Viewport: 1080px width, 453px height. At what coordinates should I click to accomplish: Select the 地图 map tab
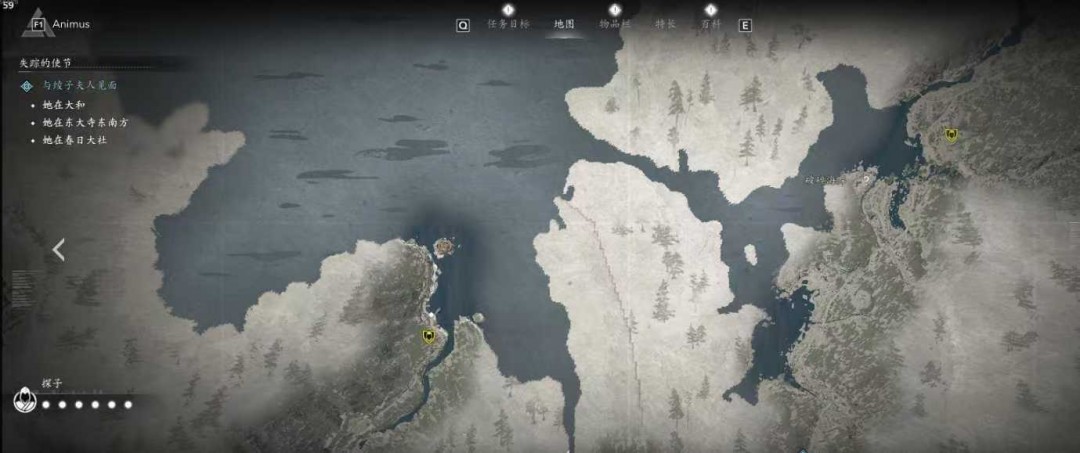[x=564, y=24]
